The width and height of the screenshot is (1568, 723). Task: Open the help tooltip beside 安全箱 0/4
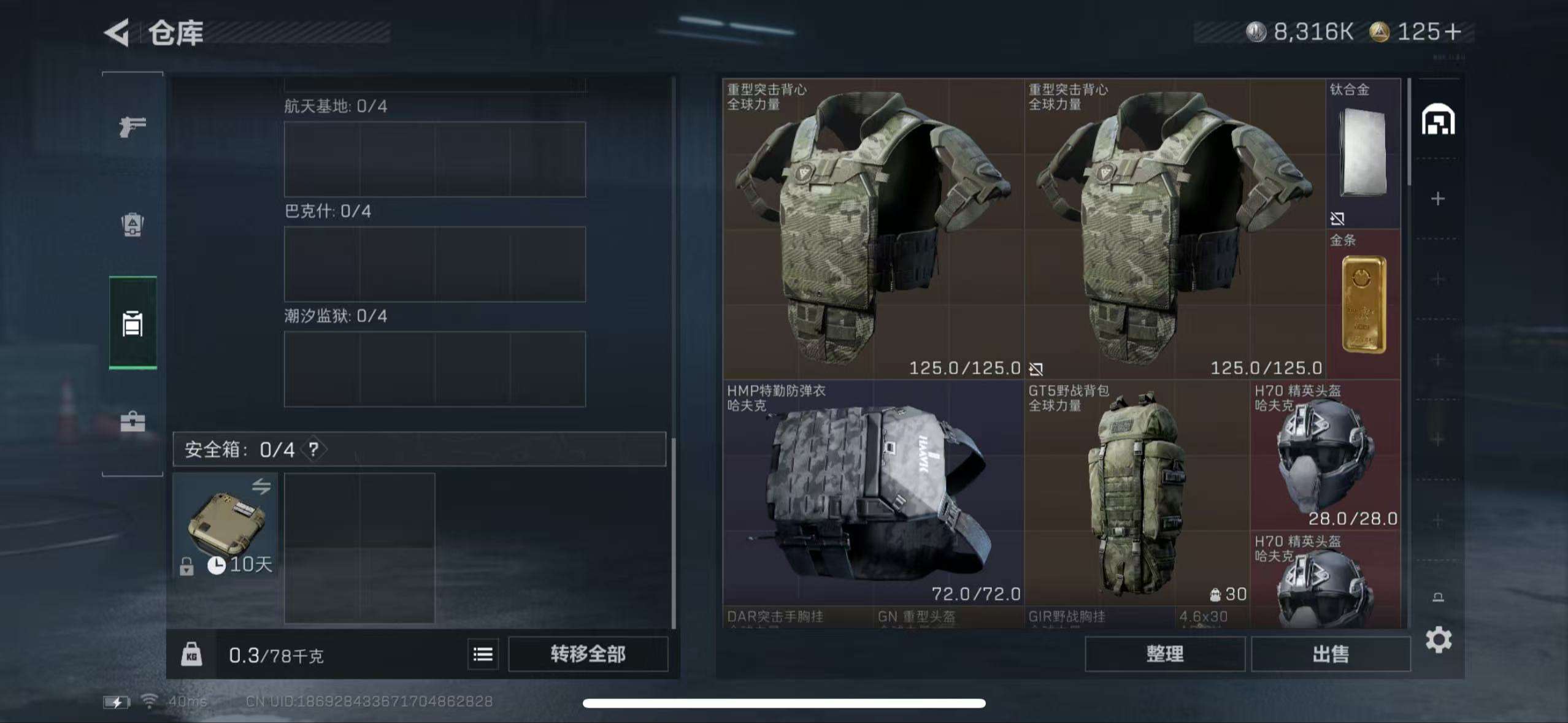(x=315, y=449)
